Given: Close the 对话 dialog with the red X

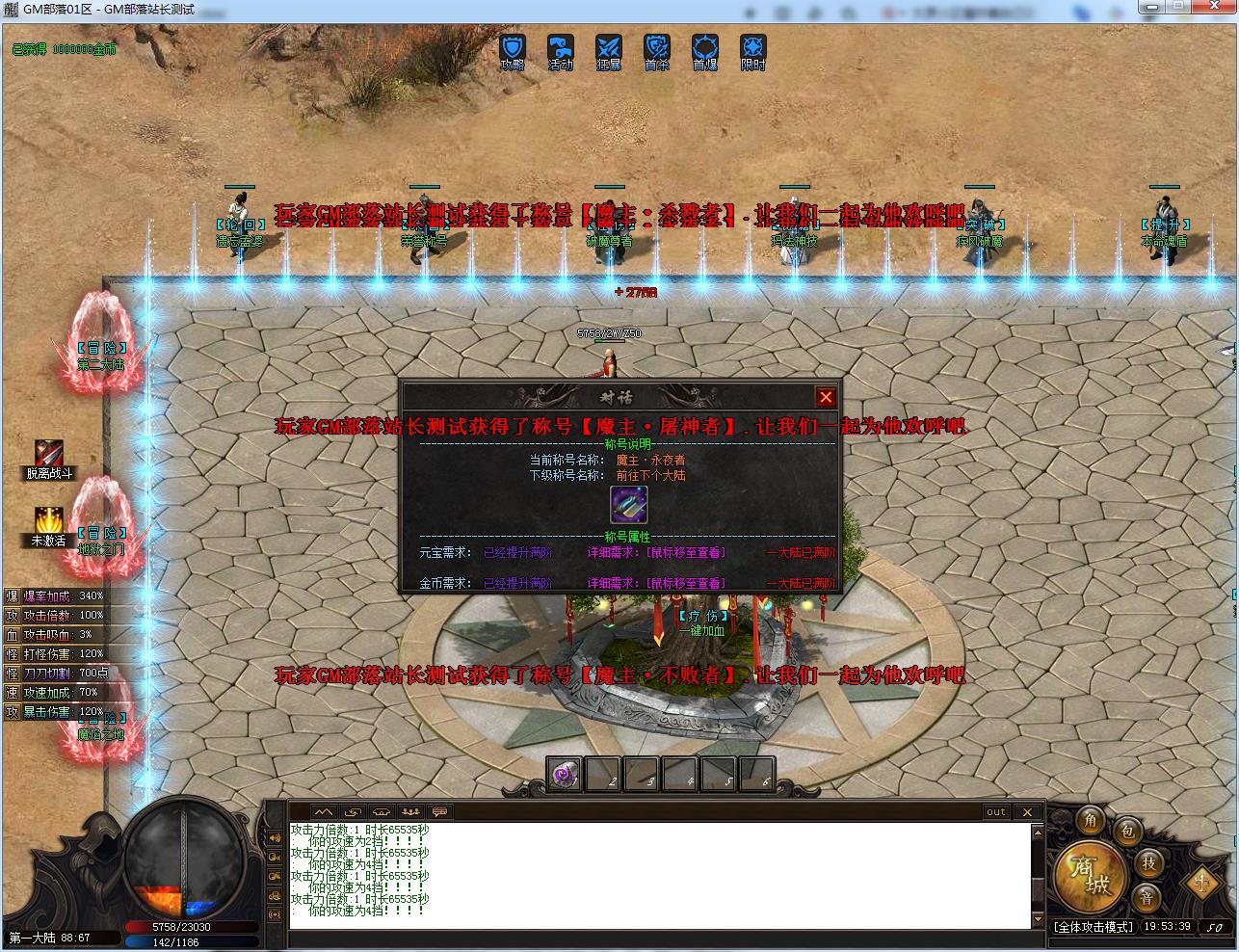Looking at the screenshot, I should pyautogui.click(x=826, y=397).
